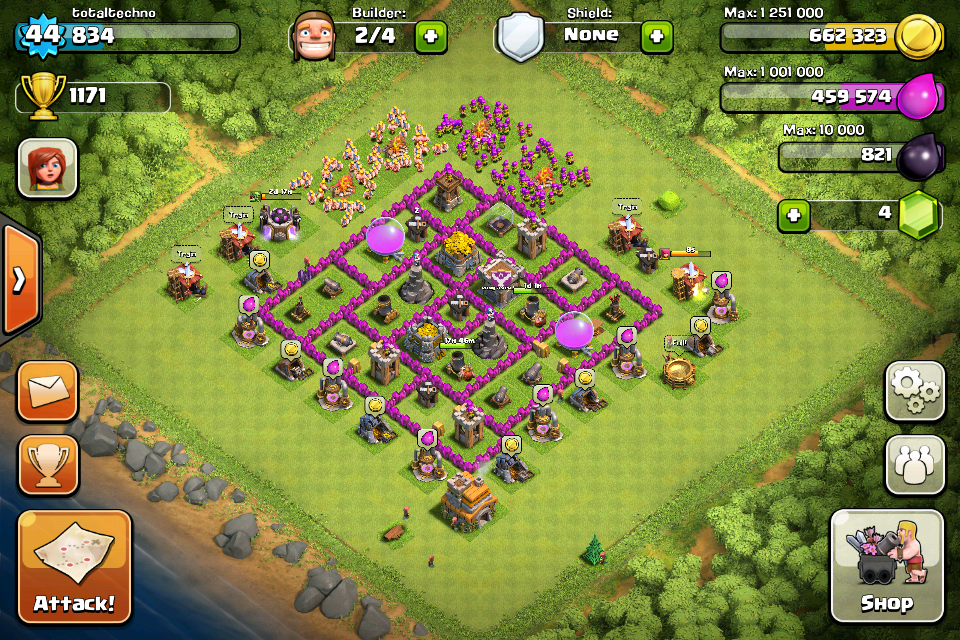The image size is (960, 640).
Task: Tap the silver shield icon
Action: 521,38
